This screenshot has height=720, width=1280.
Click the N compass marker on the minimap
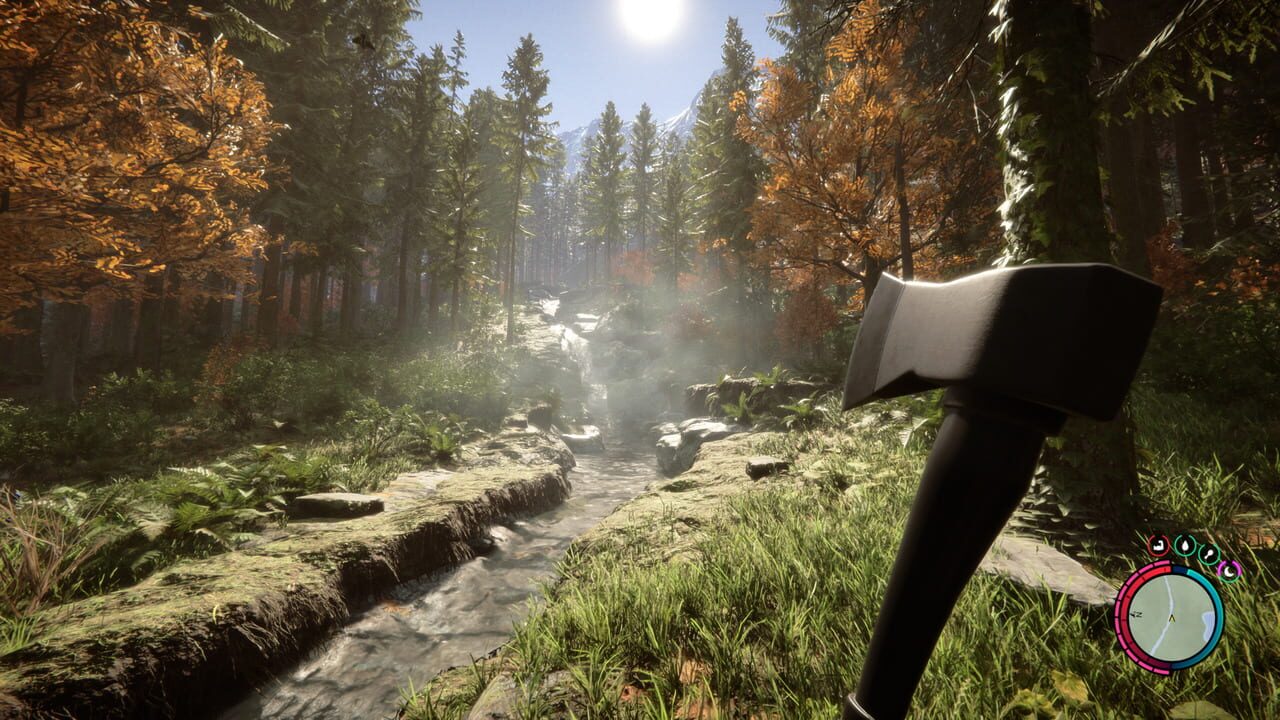(x=1139, y=614)
